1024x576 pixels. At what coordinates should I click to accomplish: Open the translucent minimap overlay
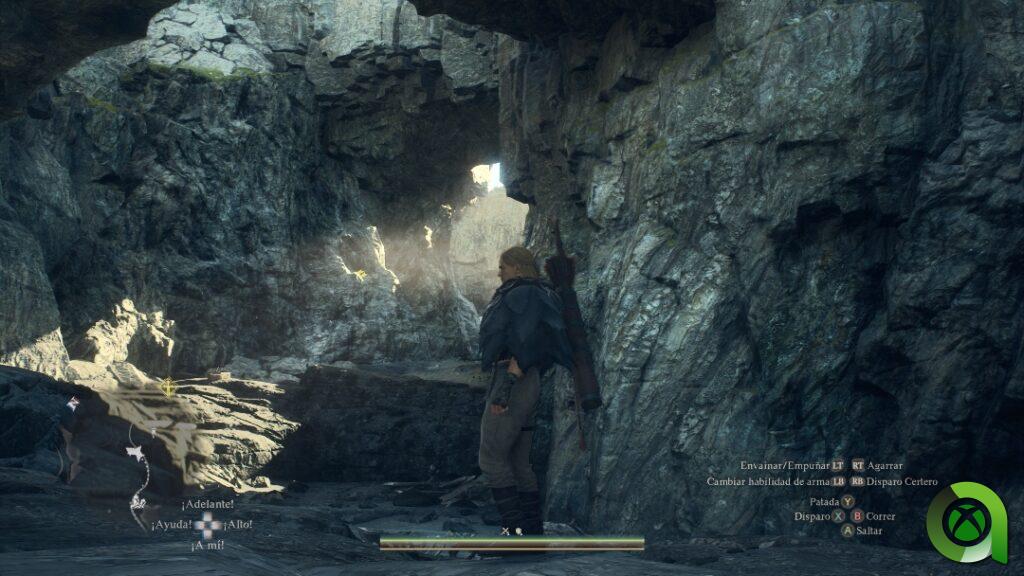[x=150, y=440]
